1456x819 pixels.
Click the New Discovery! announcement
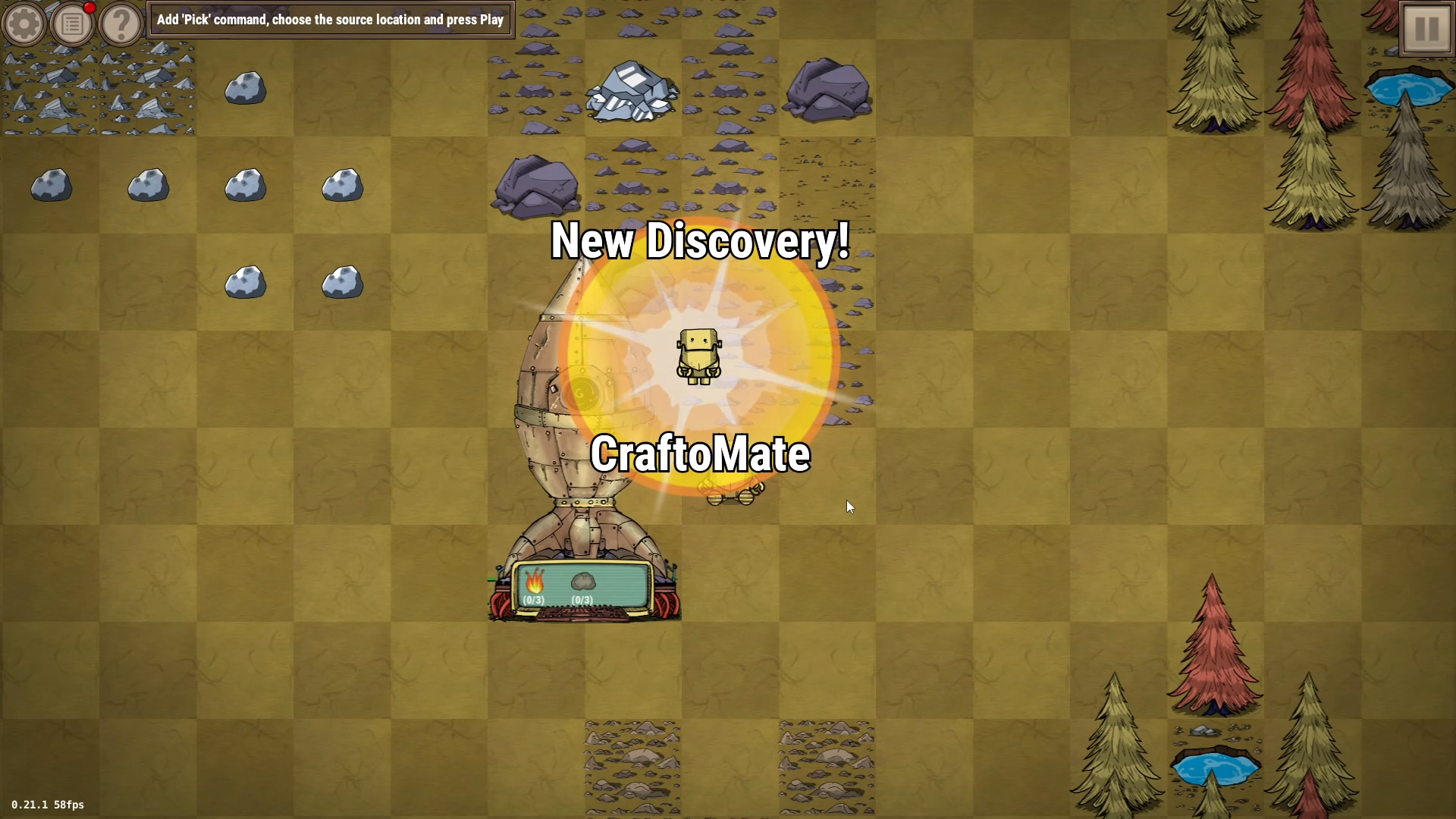(699, 243)
